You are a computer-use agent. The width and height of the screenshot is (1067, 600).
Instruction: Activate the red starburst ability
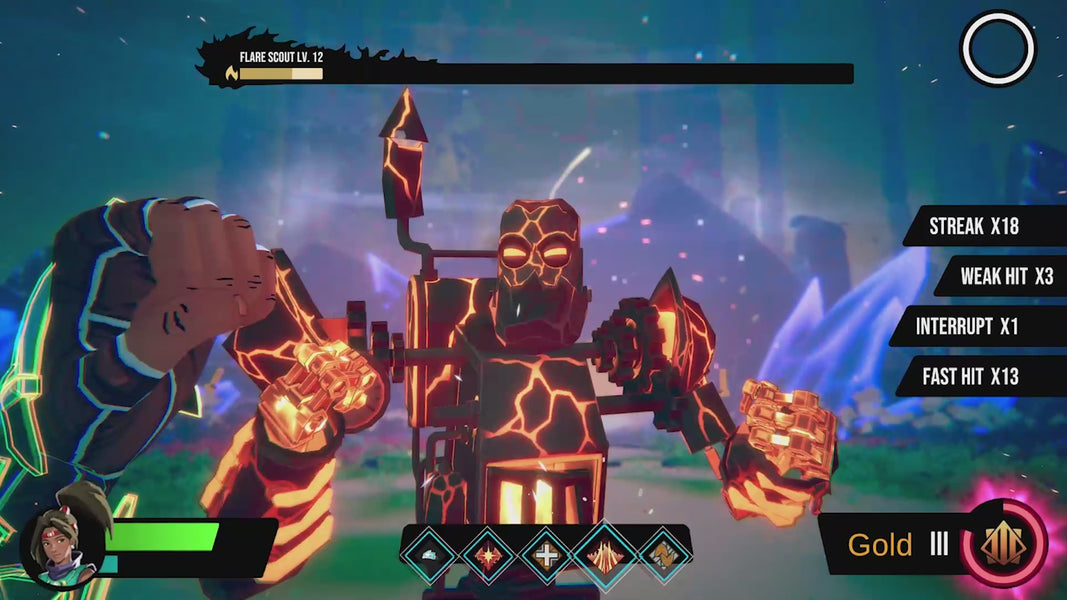[x=489, y=554]
